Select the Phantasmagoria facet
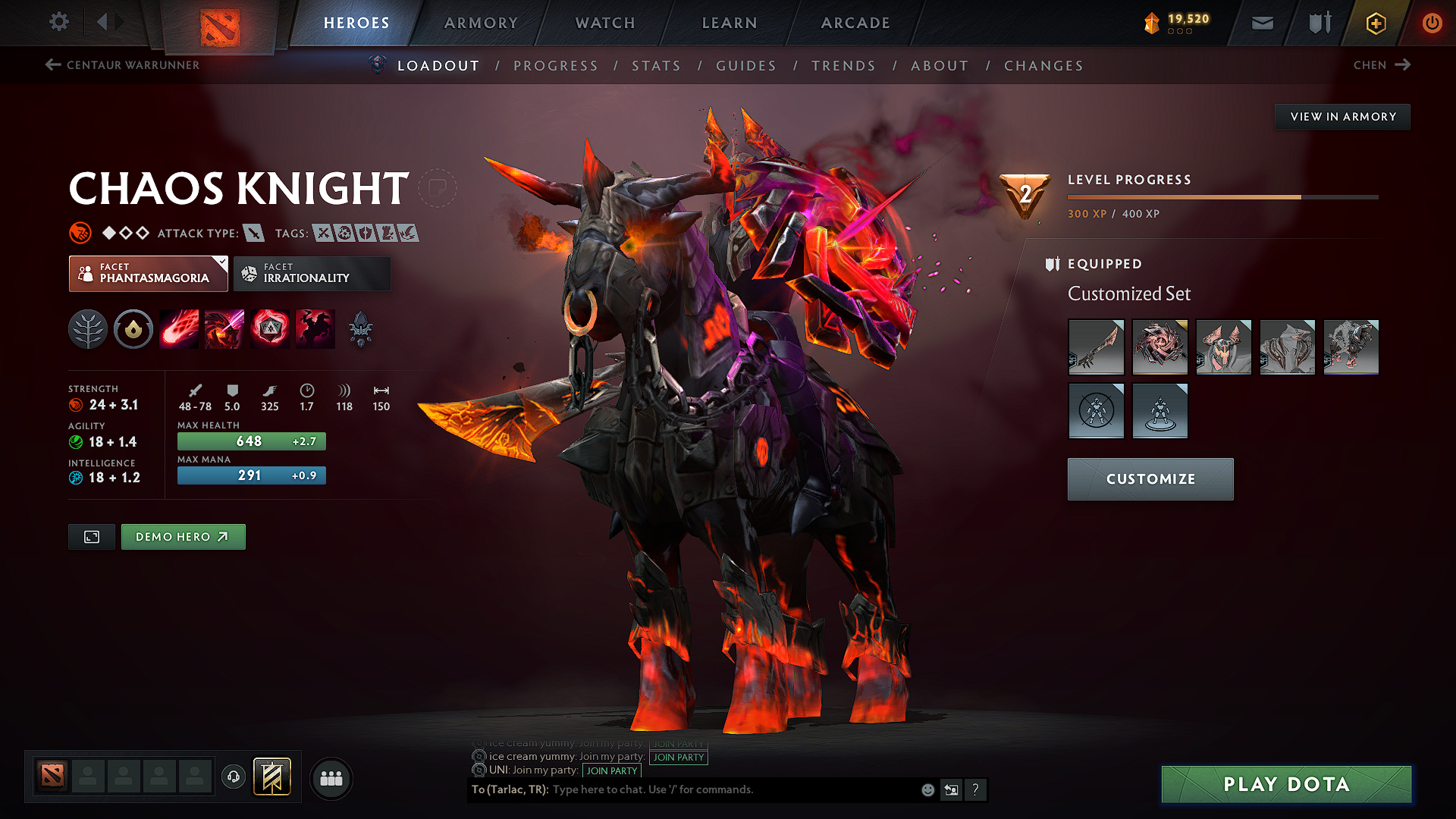Image resolution: width=1456 pixels, height=819 pixels. point(148,273)
